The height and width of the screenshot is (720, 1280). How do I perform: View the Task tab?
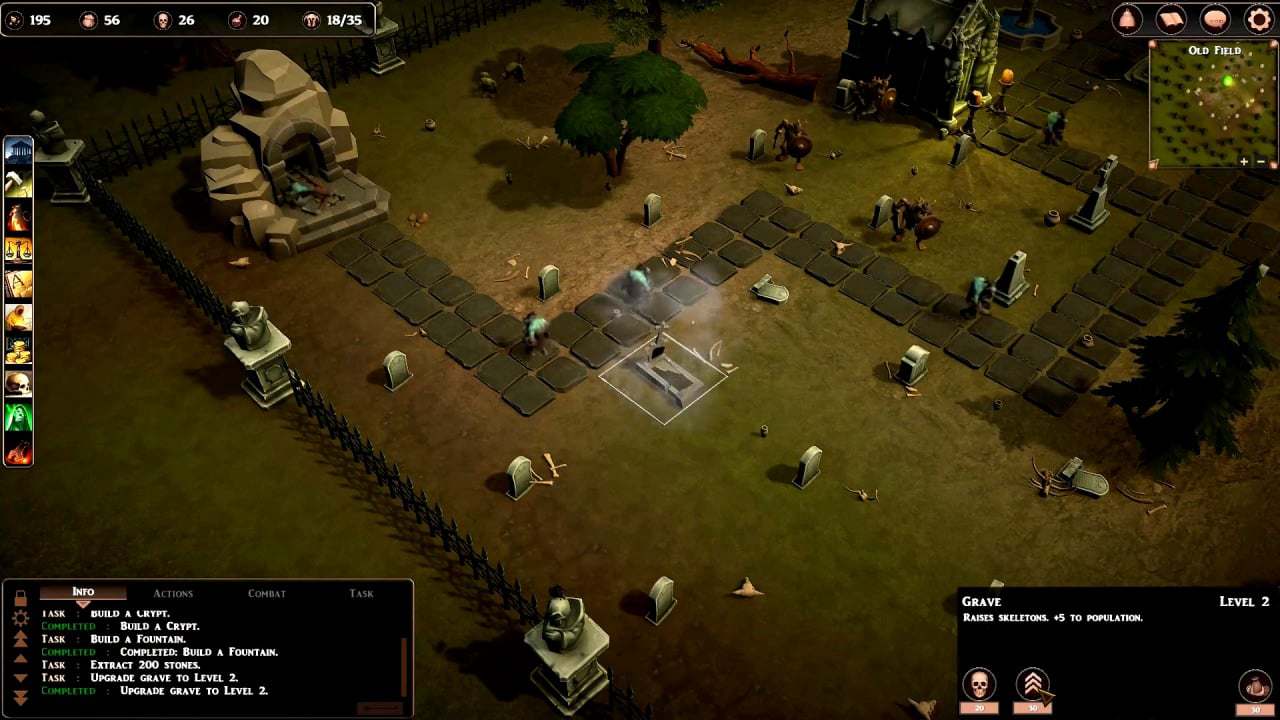pyautogui.click(x=360, y=592)
